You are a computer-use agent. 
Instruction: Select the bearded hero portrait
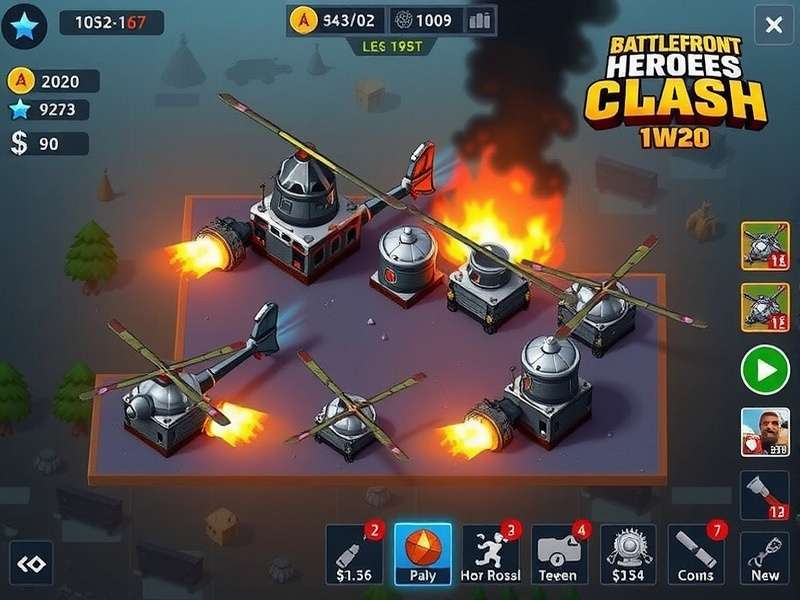pyautogui.click(x=765, y=433)
